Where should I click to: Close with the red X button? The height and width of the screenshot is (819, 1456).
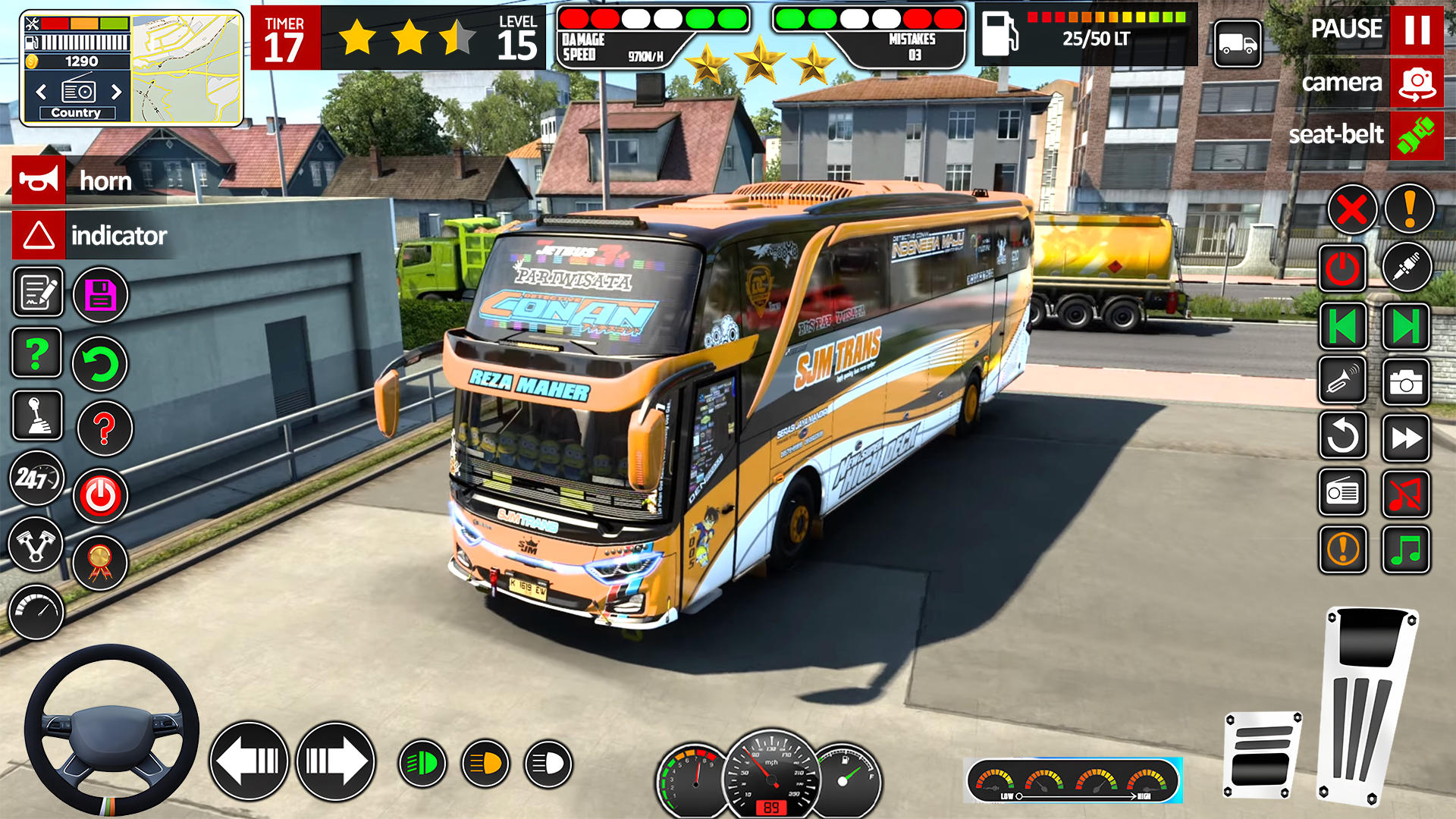(1351, 209)
